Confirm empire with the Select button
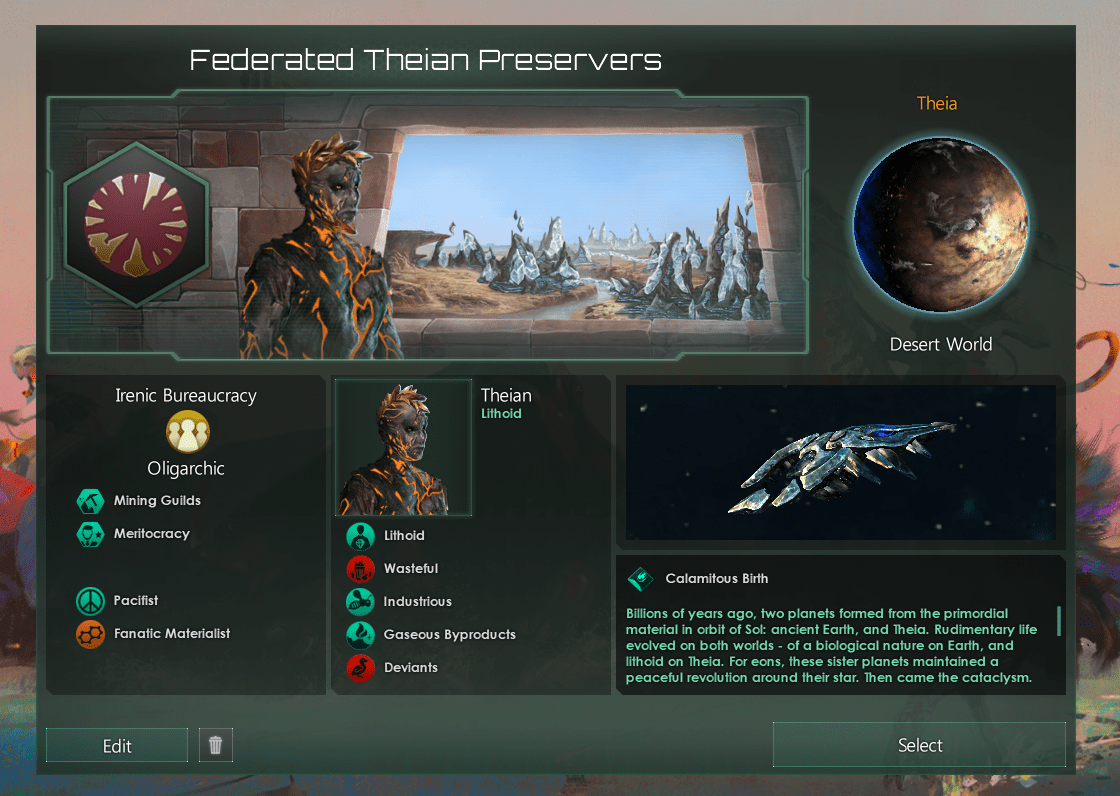This screenshot has width=1120, height=796. pos(919,745)
